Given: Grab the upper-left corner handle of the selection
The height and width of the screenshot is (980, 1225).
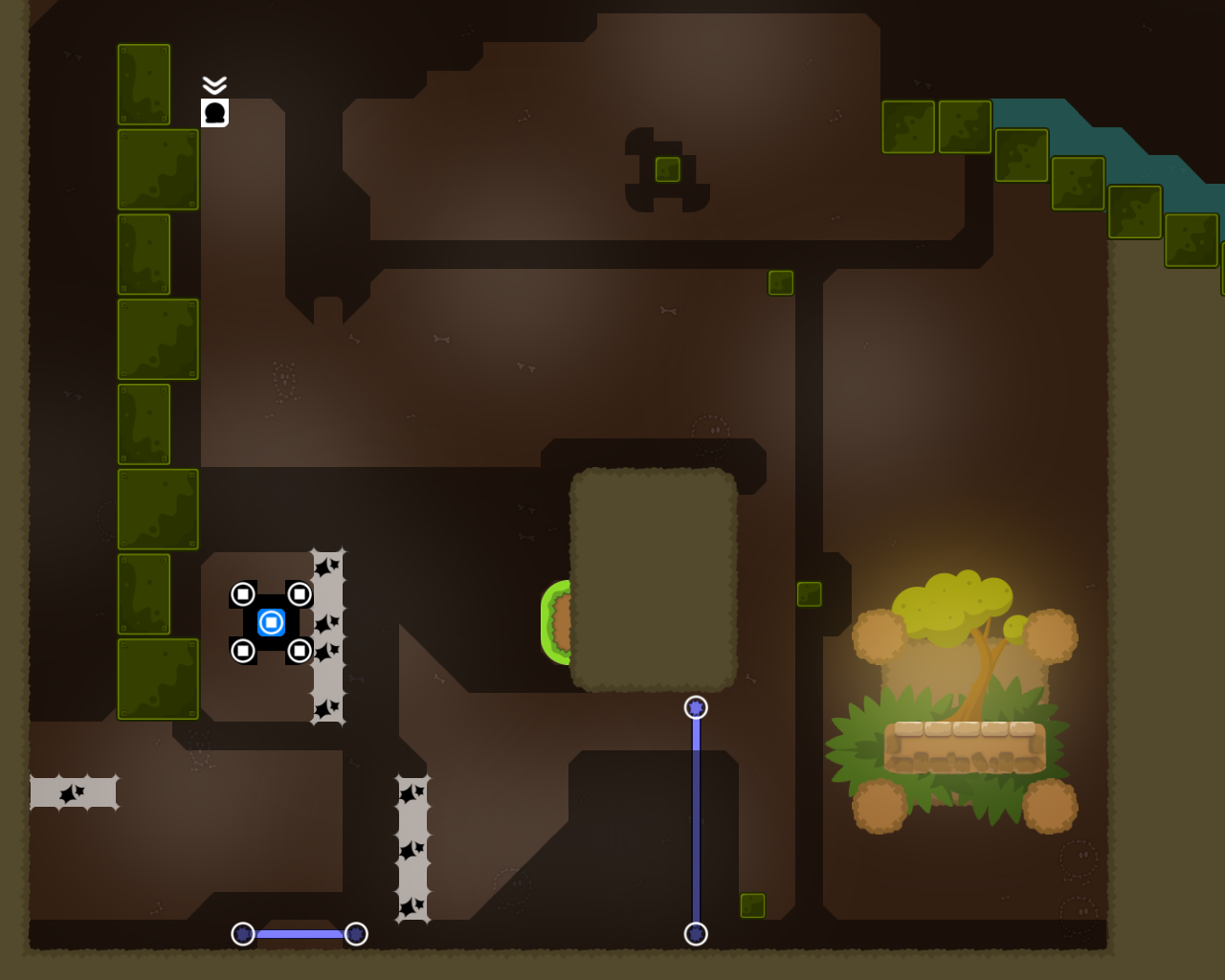Looking at the screenshot, I should 243,594.
